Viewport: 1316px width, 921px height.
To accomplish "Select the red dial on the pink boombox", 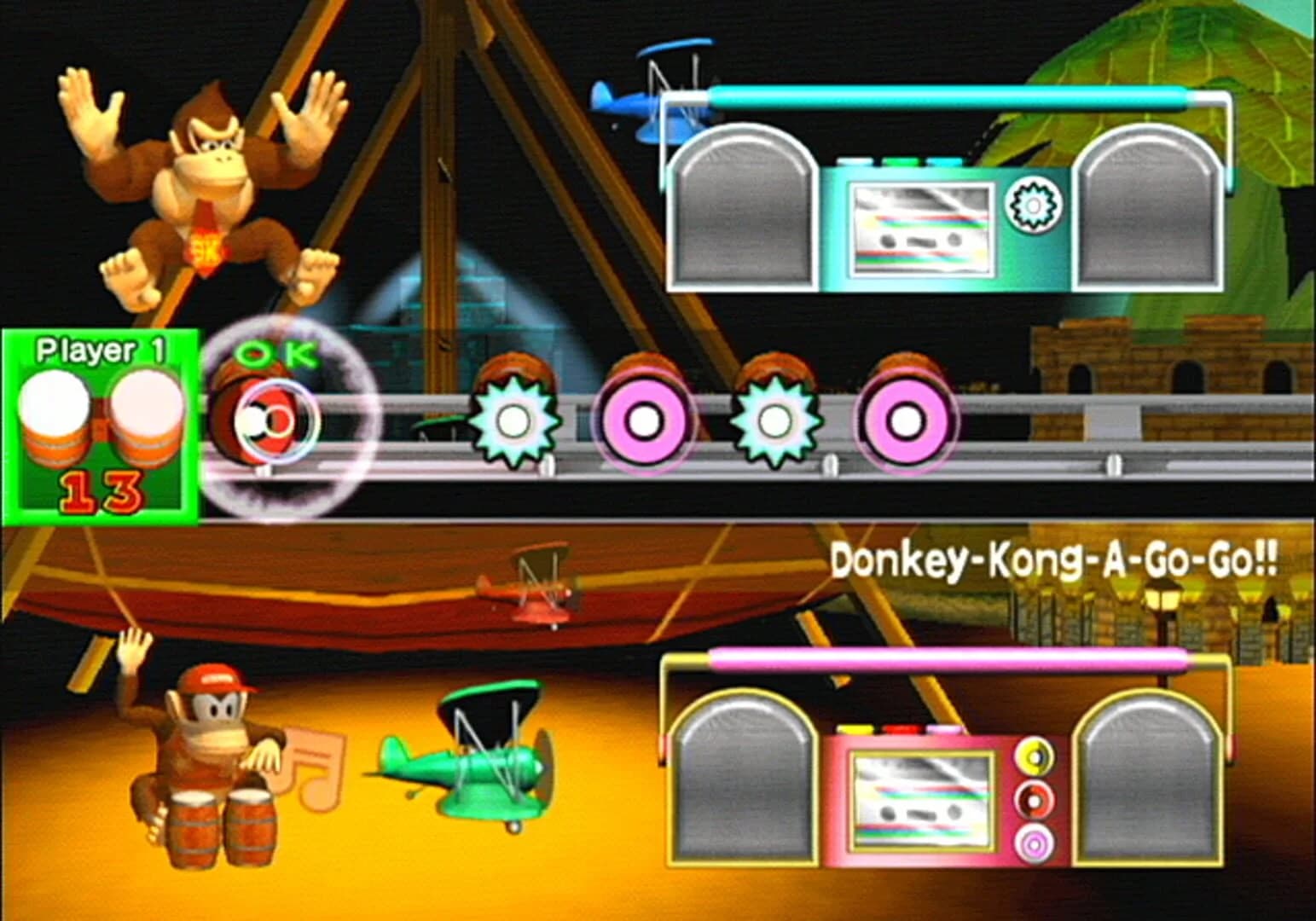I will [1036, 800].
